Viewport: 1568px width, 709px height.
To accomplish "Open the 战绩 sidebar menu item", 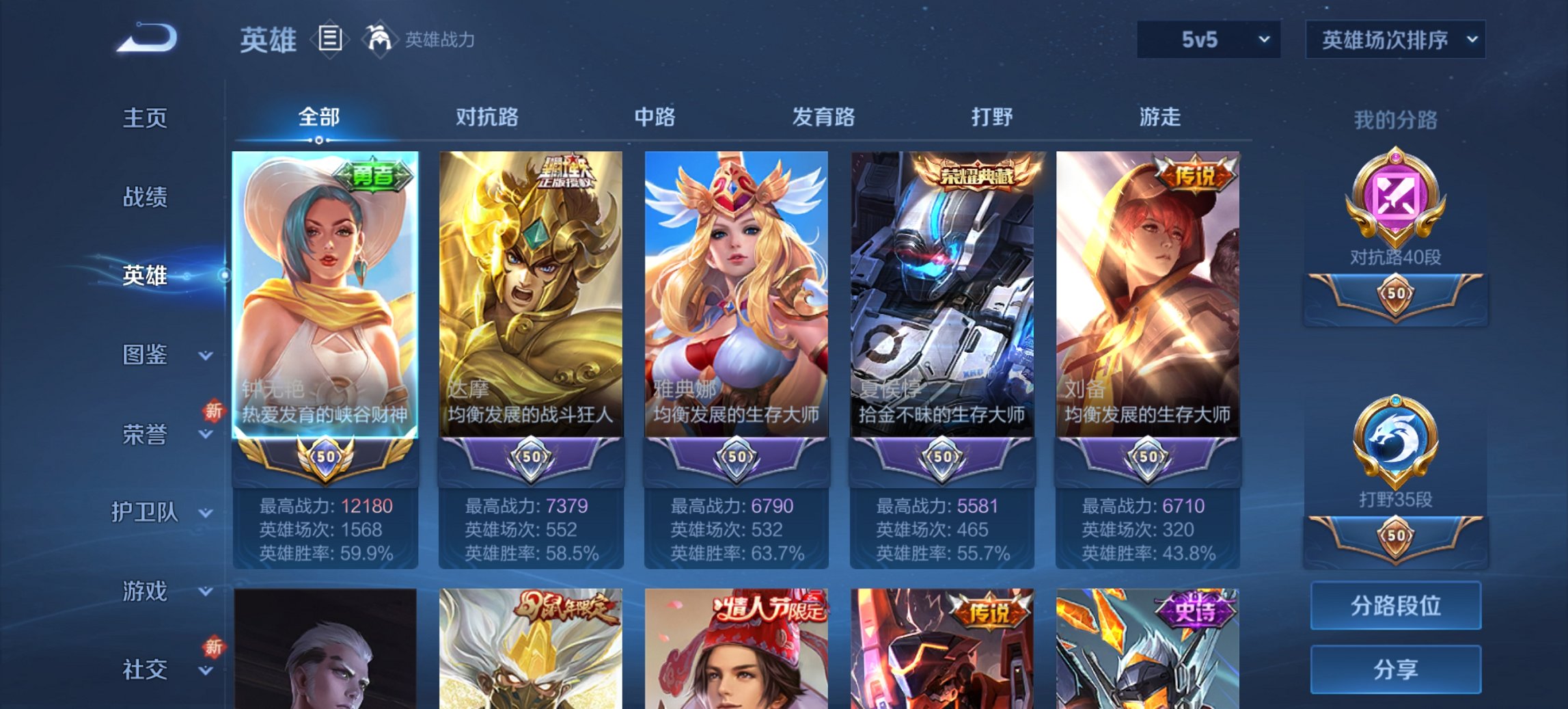I will pyautogui.click(x=146, y=197).
